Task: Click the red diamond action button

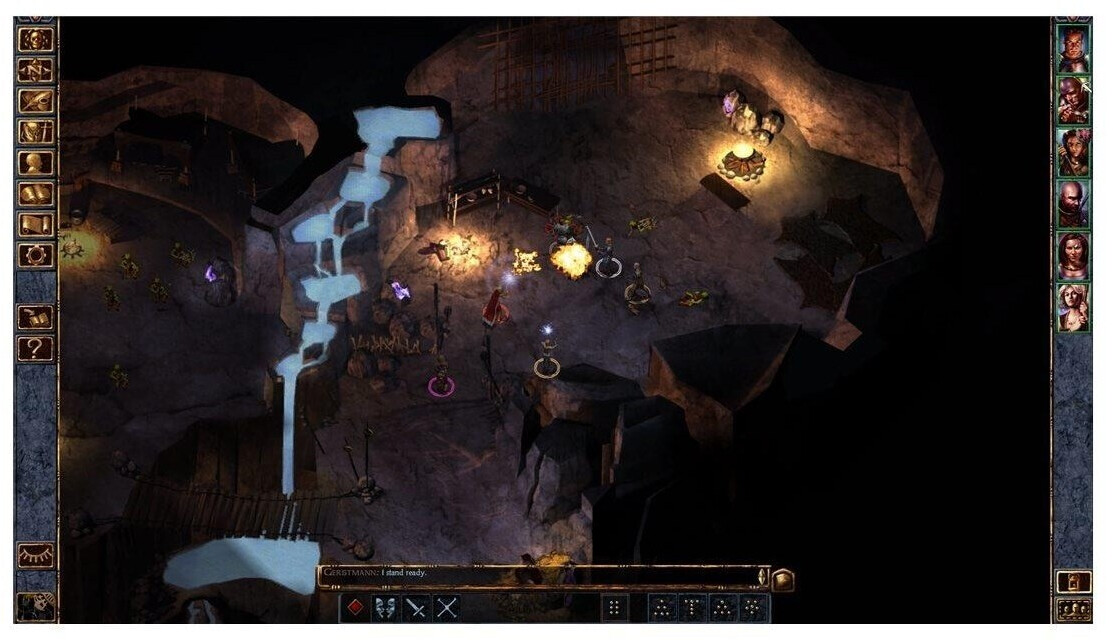Action: coord(355,607)
